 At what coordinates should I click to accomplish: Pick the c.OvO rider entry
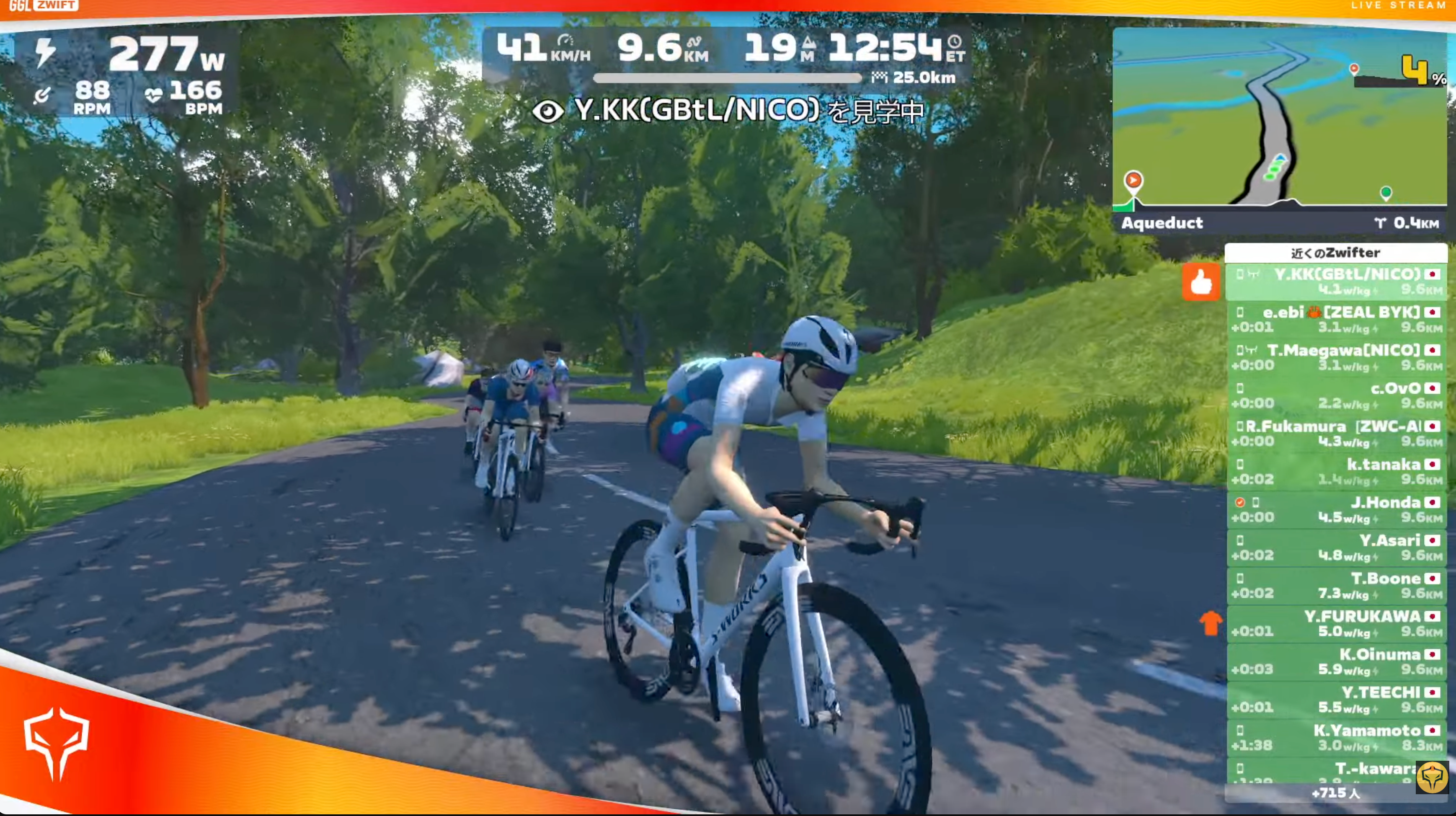click(x=1336, y=395)
